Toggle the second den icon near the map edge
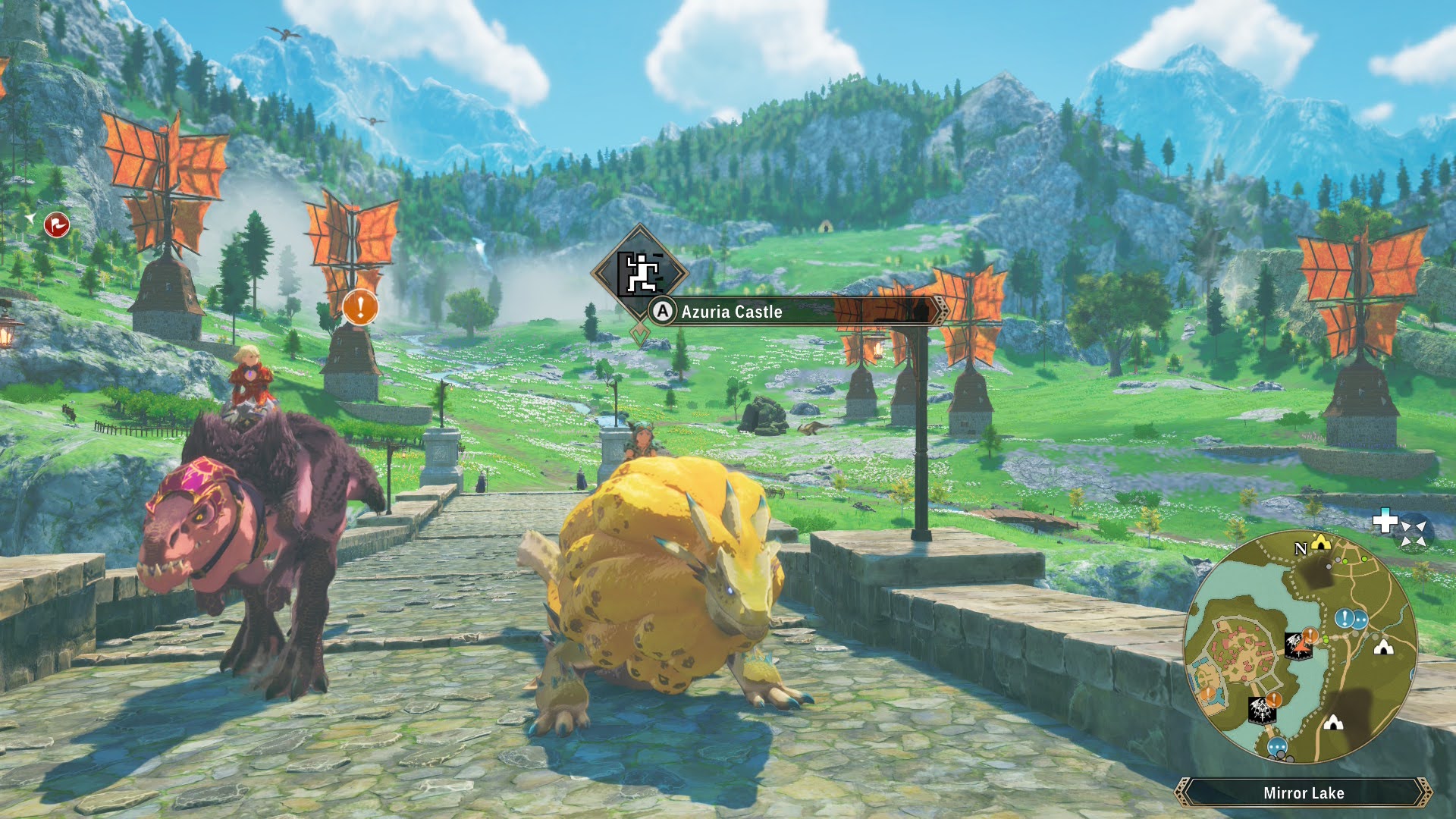Viewport: 1456px width, 819px height. [1333, 723]
